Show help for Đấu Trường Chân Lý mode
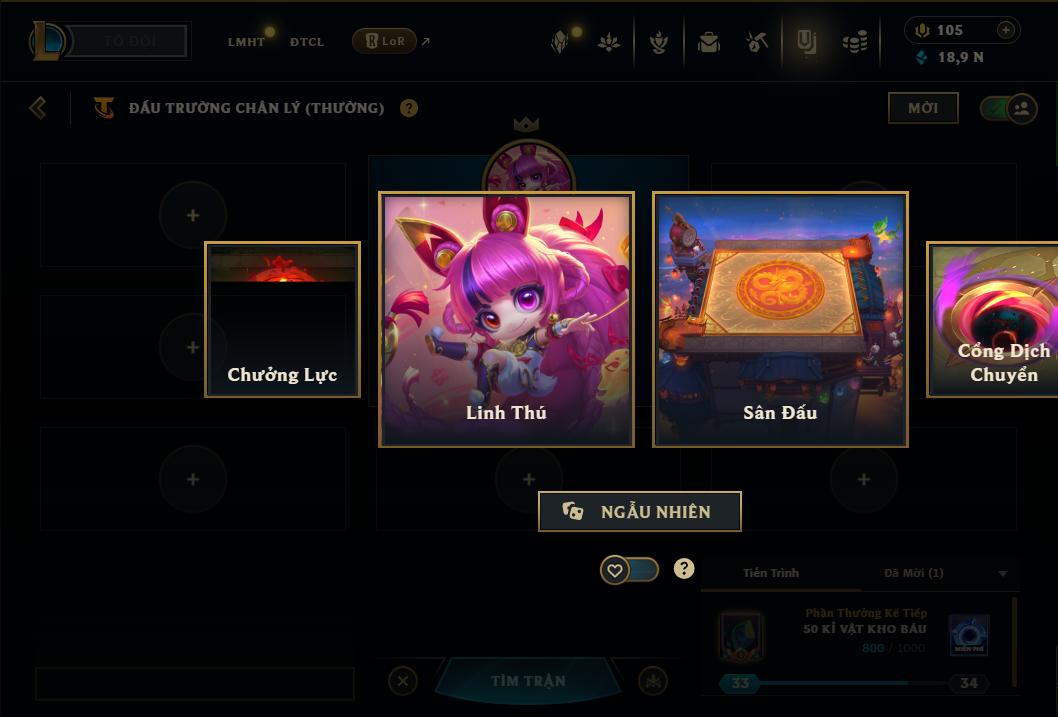This screenshot has width=1058, height=717. click(409, 108)
